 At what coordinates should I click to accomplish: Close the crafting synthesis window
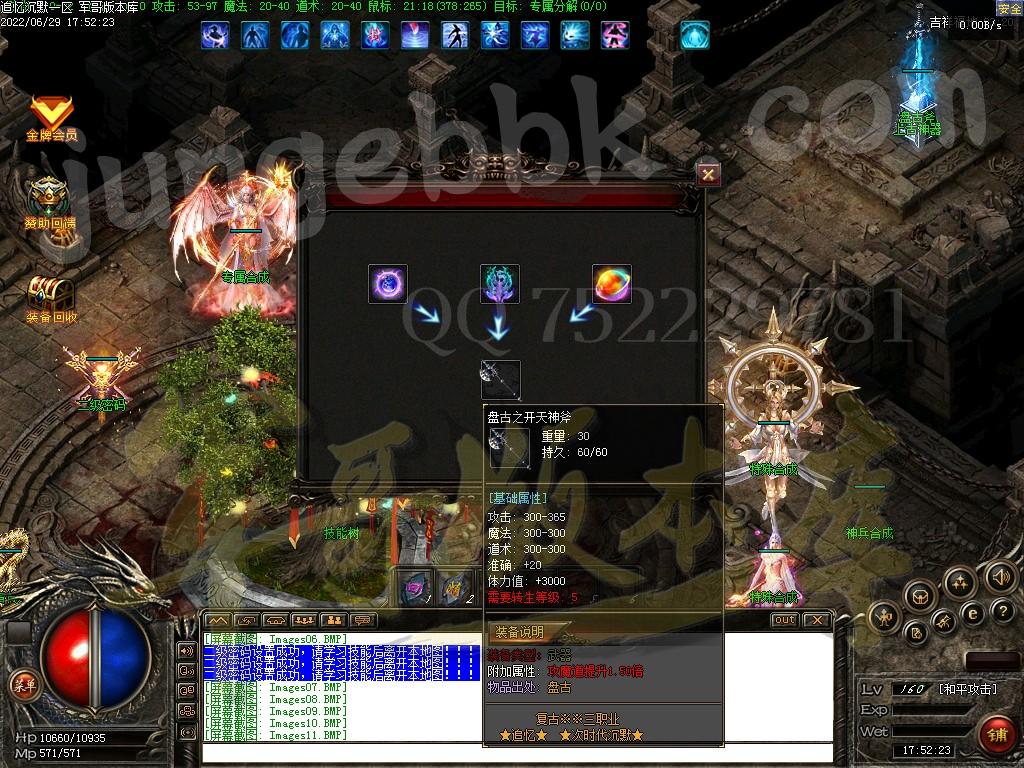(x=708, y=175)
